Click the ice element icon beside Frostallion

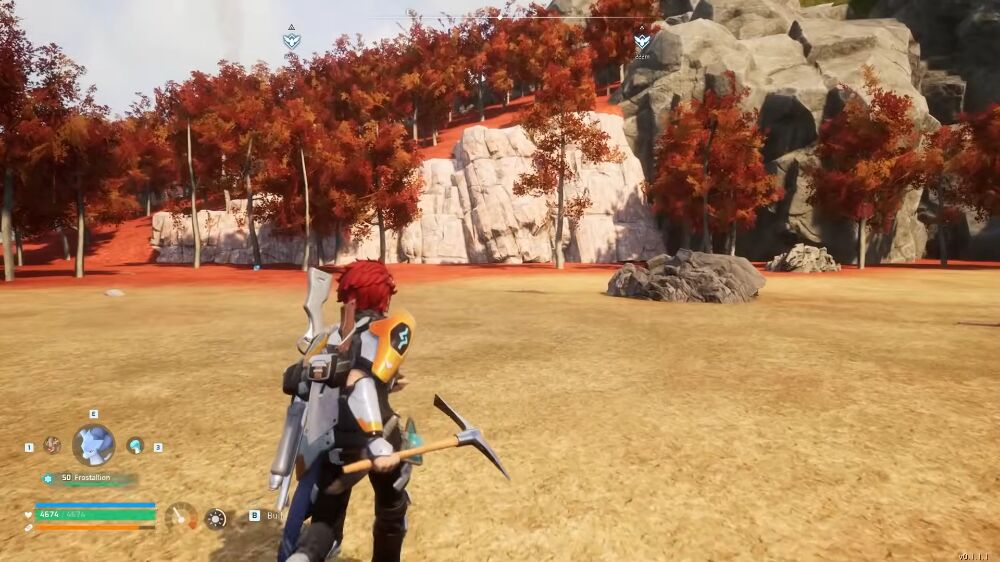[47, 478]
